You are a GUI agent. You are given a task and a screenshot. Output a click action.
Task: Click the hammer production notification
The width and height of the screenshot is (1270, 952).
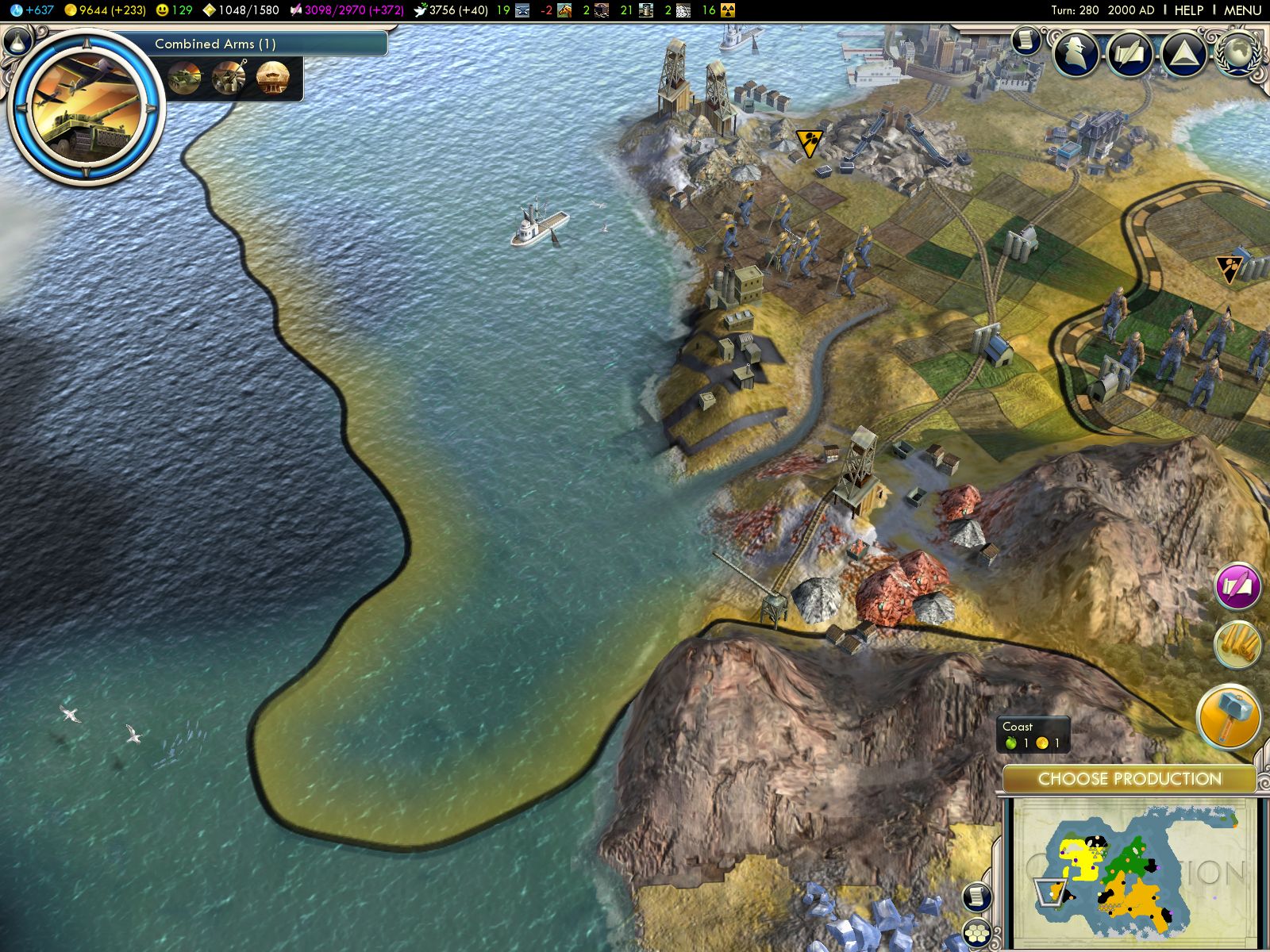[x=1230, y=715]
